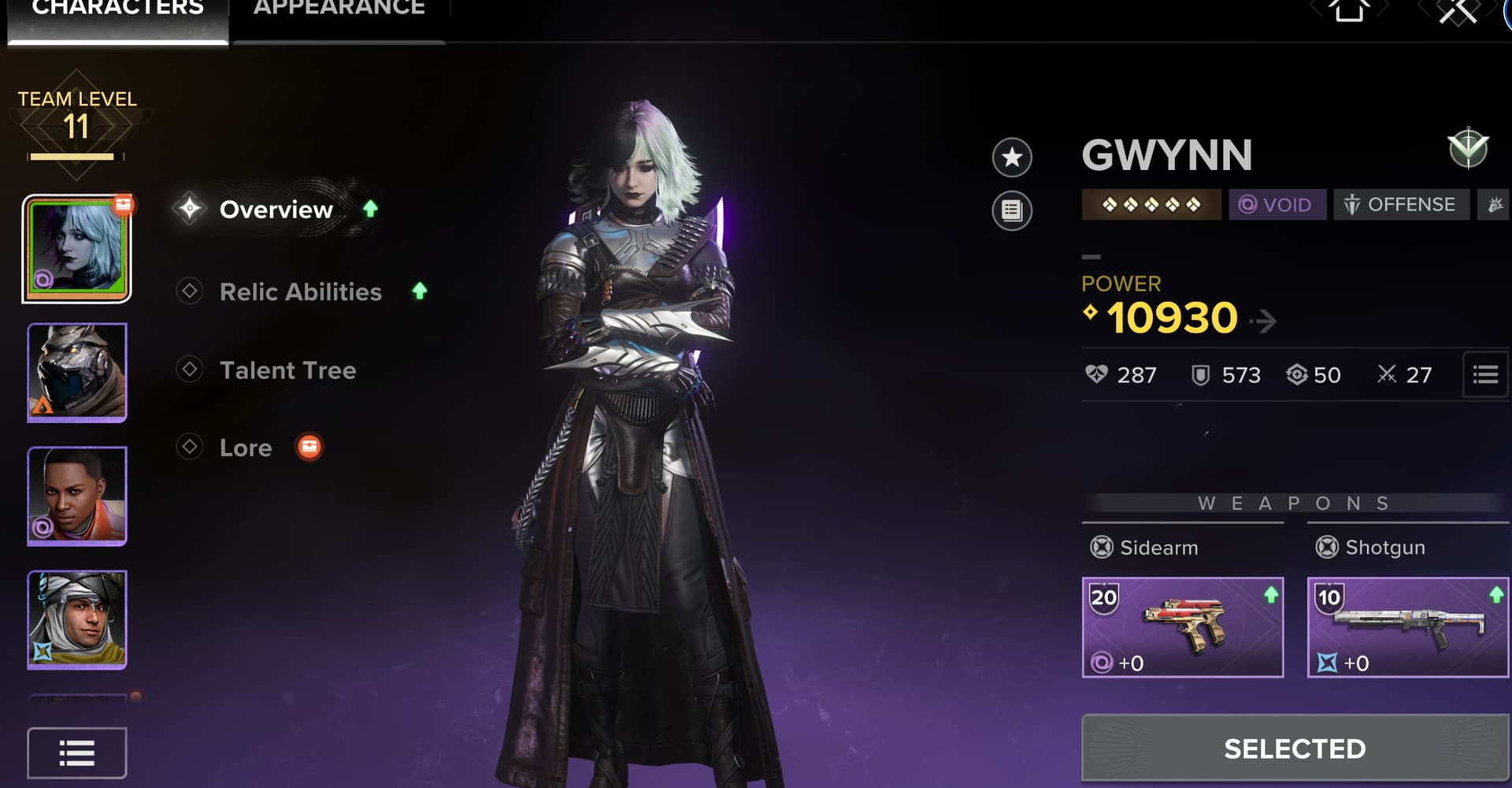1512x788 pixels.
Task: Select Gwynn's character portrait
Action: pos(77,249)
